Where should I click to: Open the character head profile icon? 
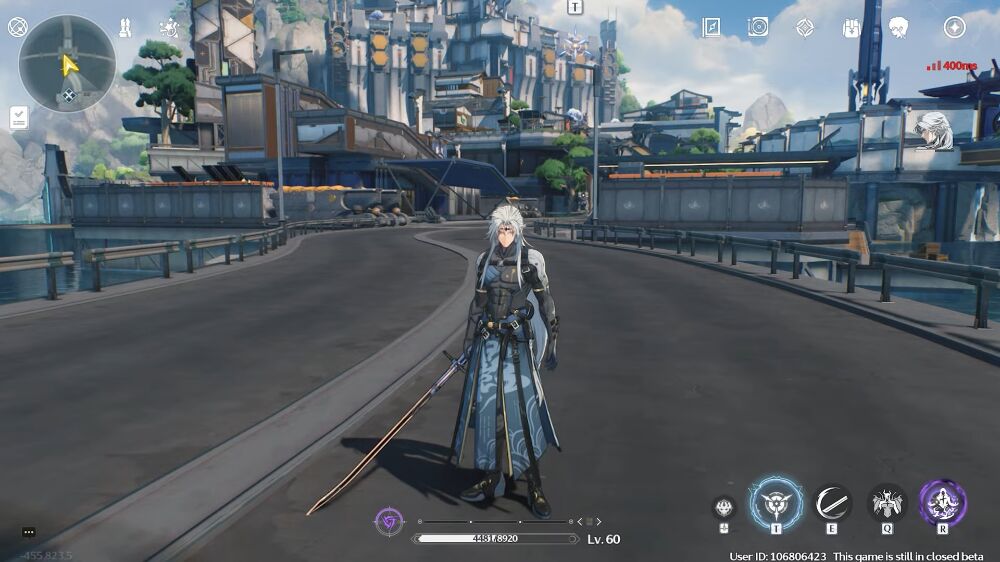click(x=898, y=27)
